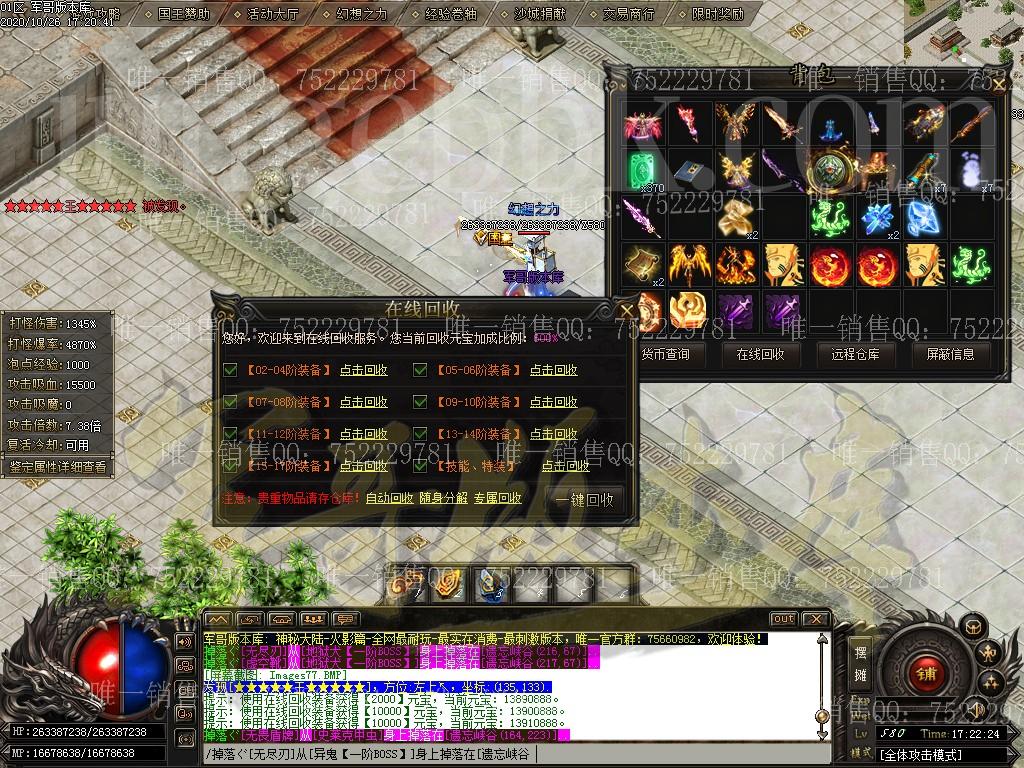Click the 在线回收 button under the bag
This screenshot has height=768, width=1024.
(760, 354)
